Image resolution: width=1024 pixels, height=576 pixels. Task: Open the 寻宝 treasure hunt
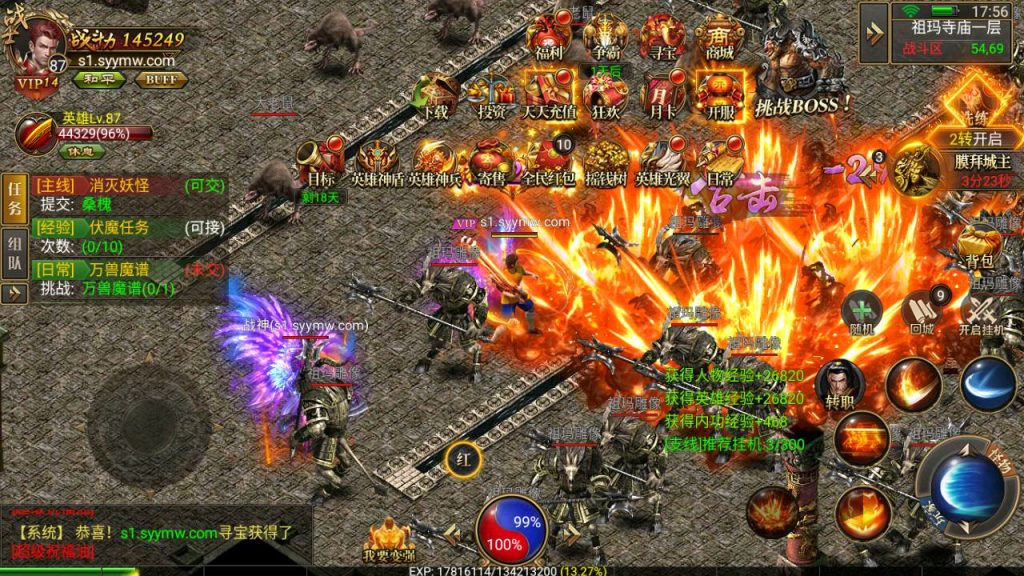click(662, 38)
